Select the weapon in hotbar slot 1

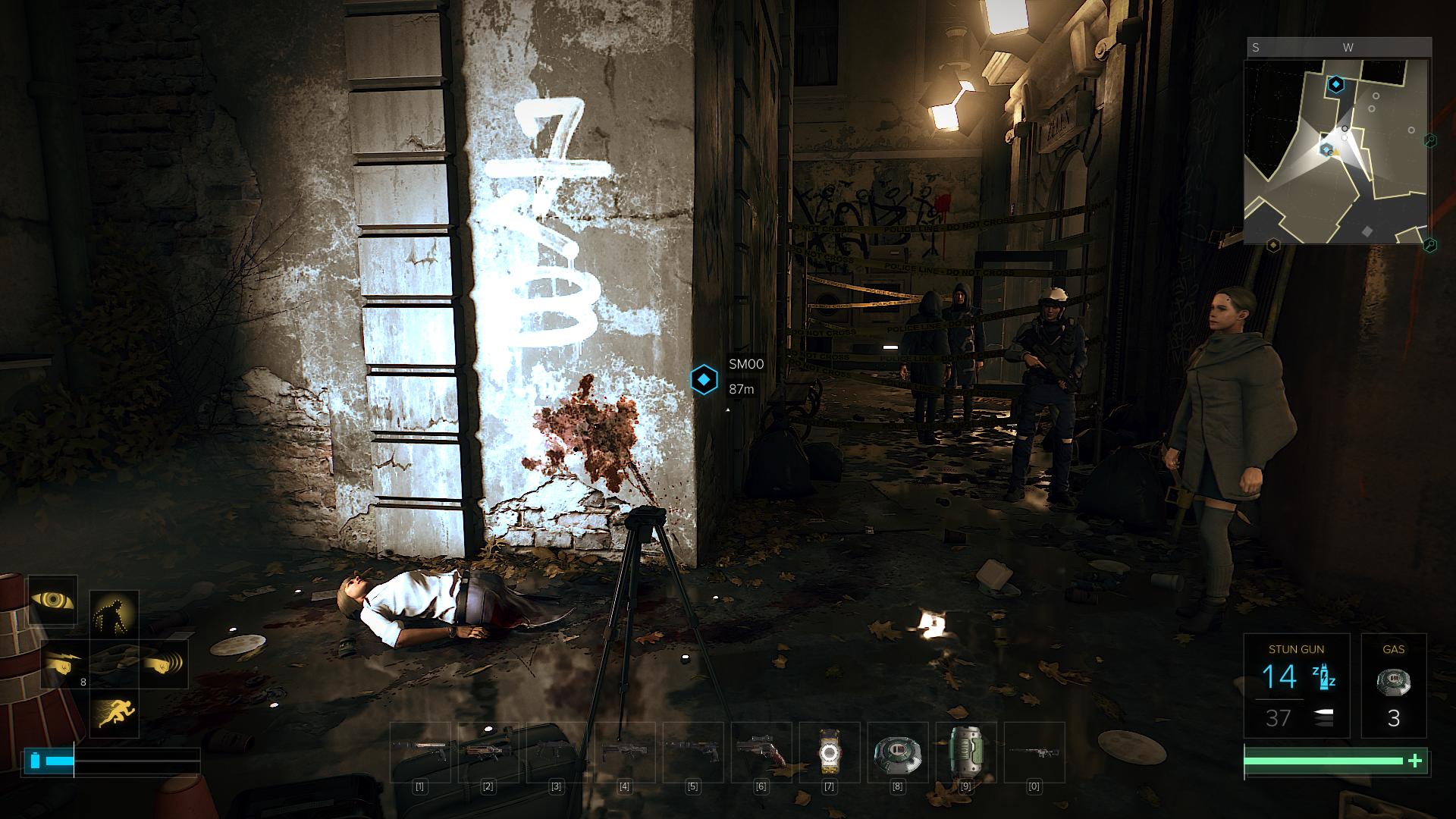419,752
